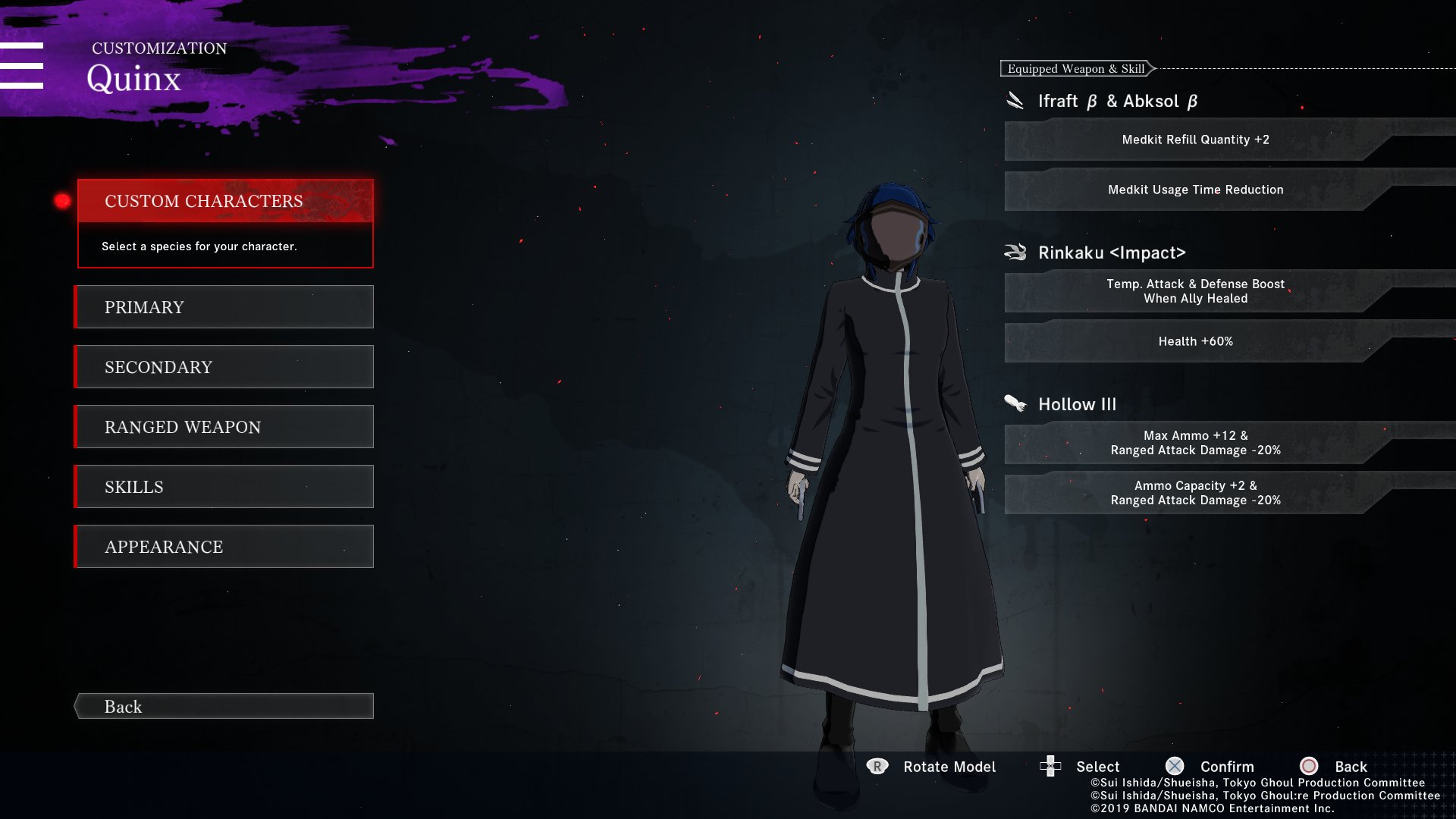Select the Ammo Capacity +2 skill panel
This screenshot has height=819, width=1456.
[x=1195, y=493]
